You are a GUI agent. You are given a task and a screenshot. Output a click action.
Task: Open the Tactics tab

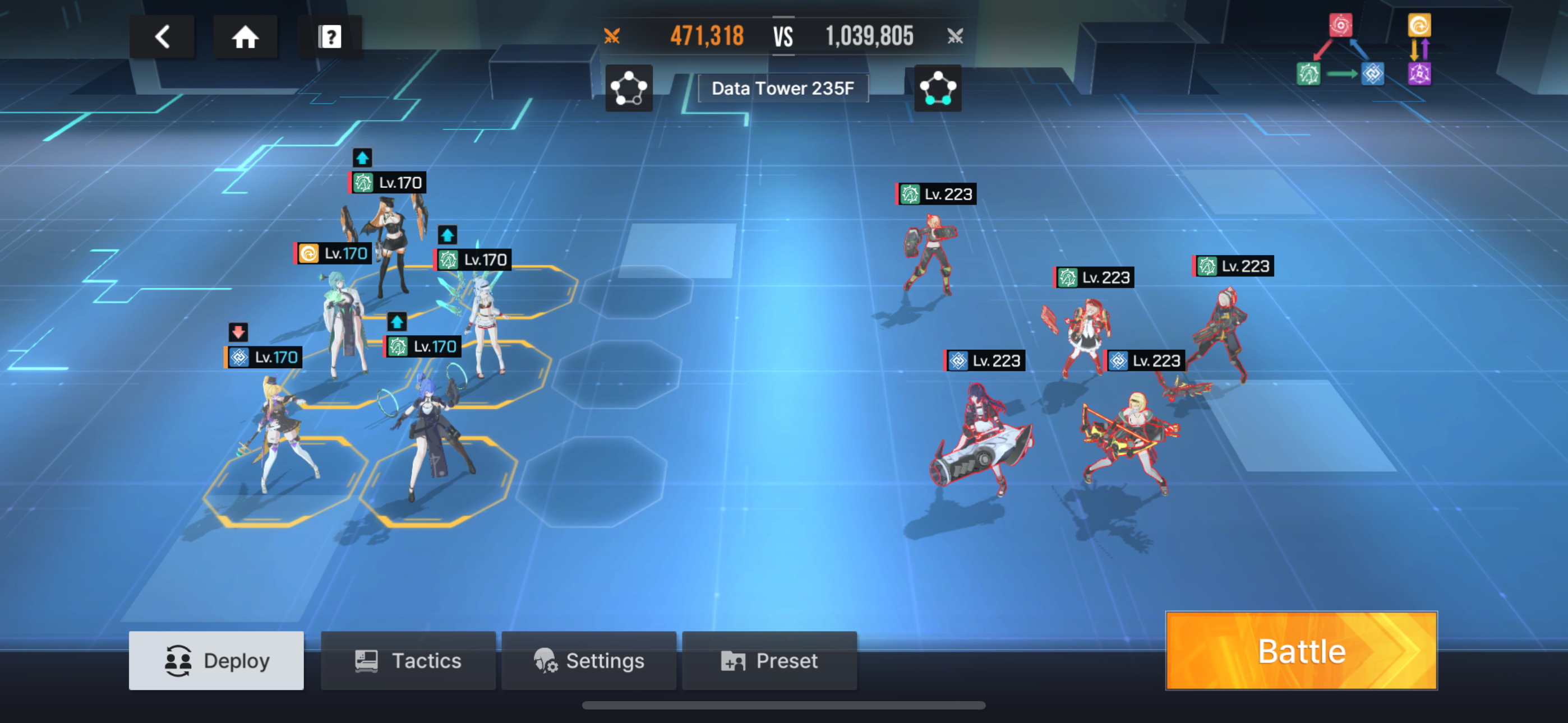(x=408, y=660)
